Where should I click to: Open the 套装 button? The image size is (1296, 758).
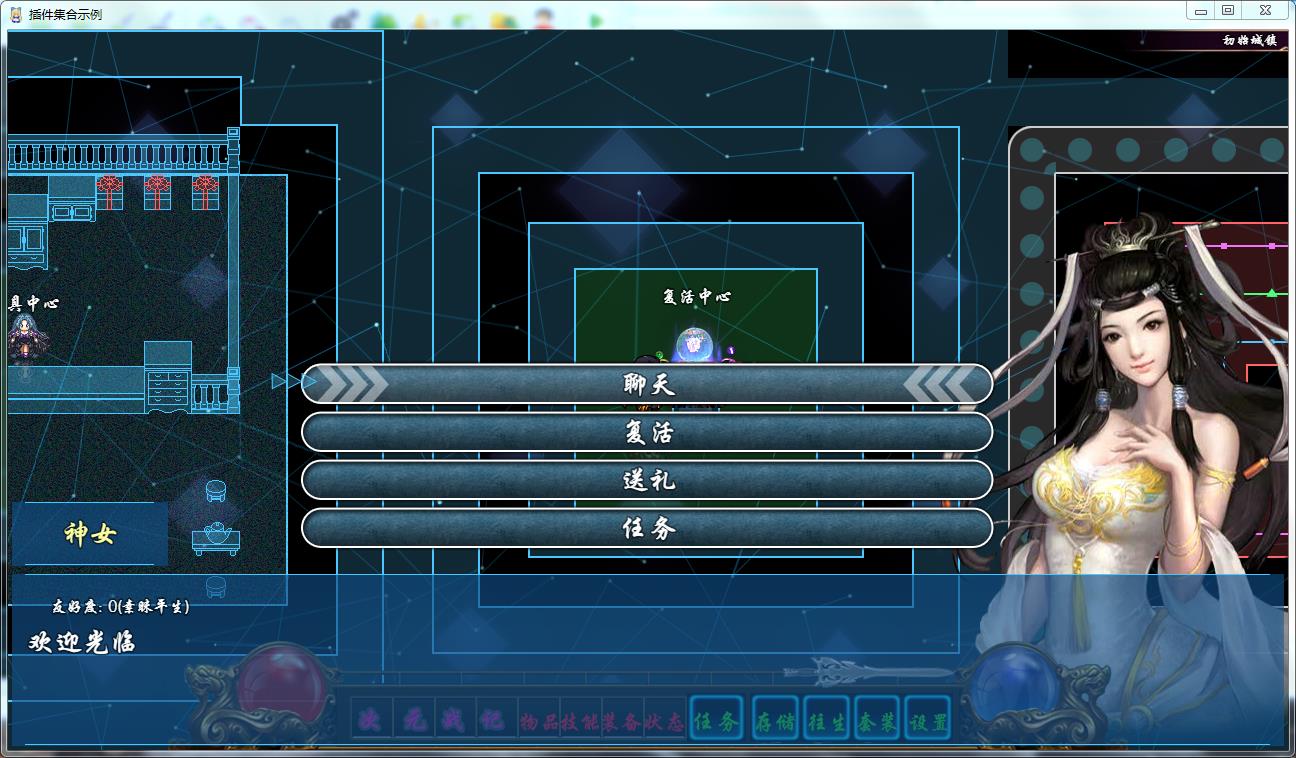(877, 721)
